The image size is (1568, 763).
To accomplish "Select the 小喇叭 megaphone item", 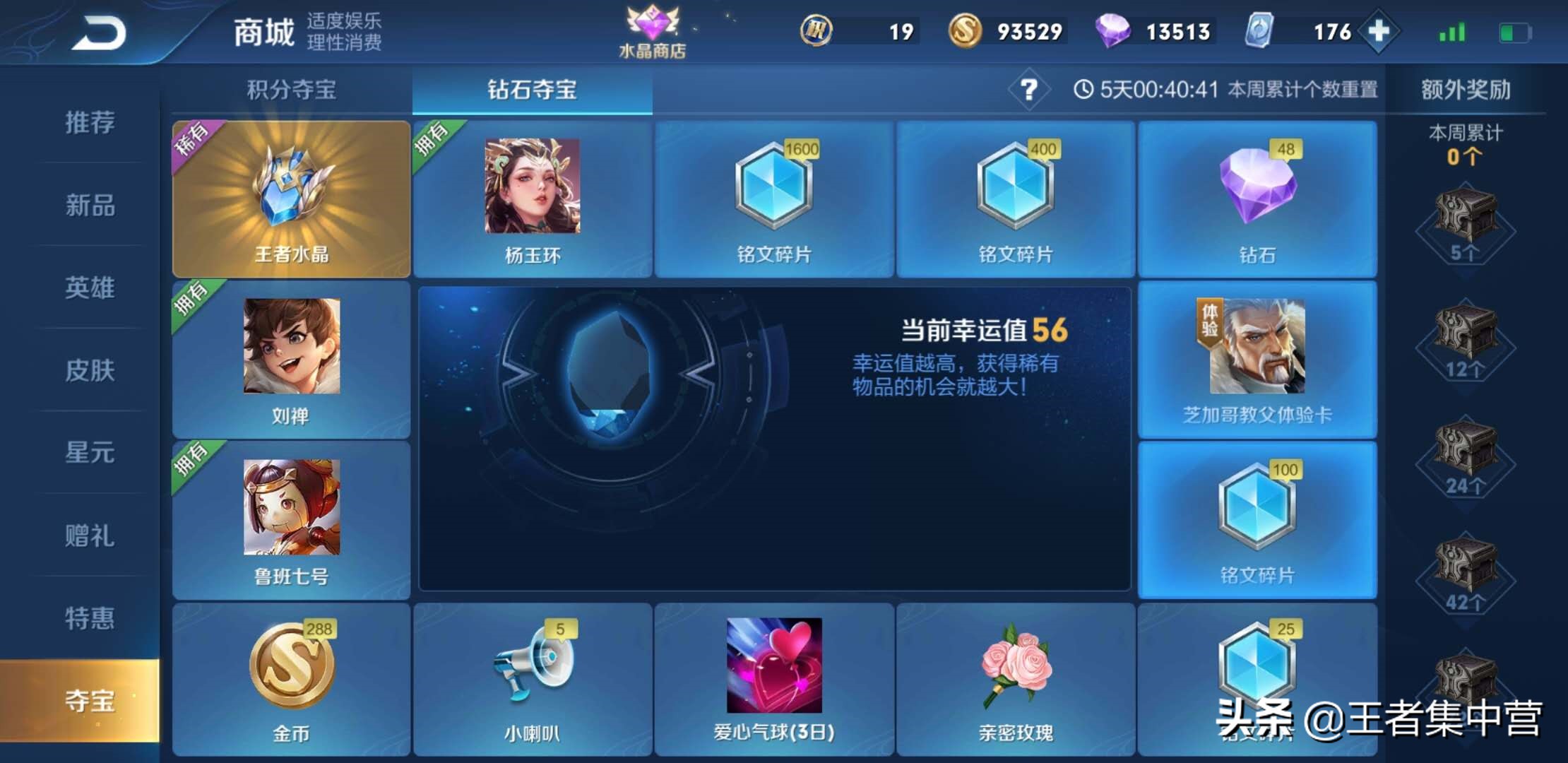I will 533,678.
